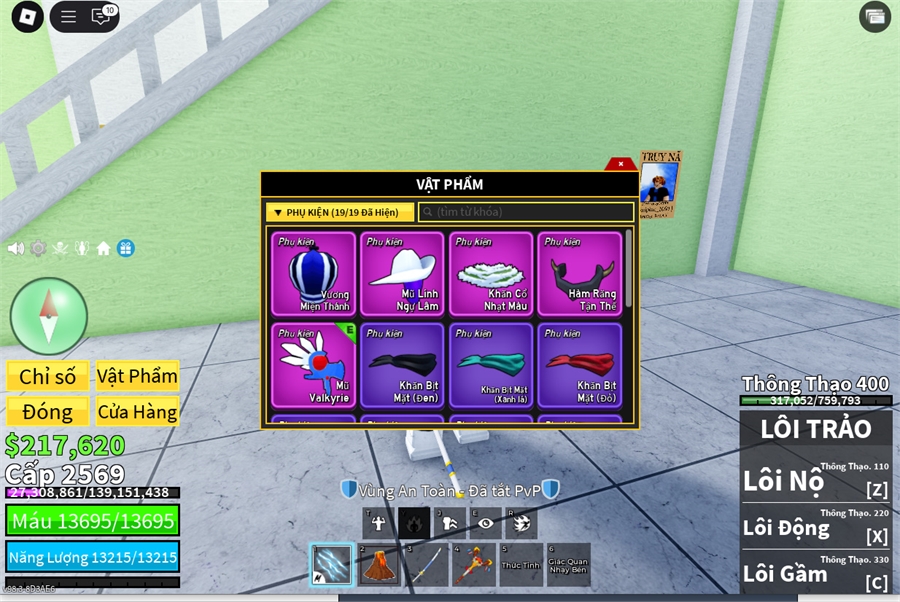This screenshot has width=900, height=602.
Task: Open the blue gift box rewards
Action: pos(125,248)
